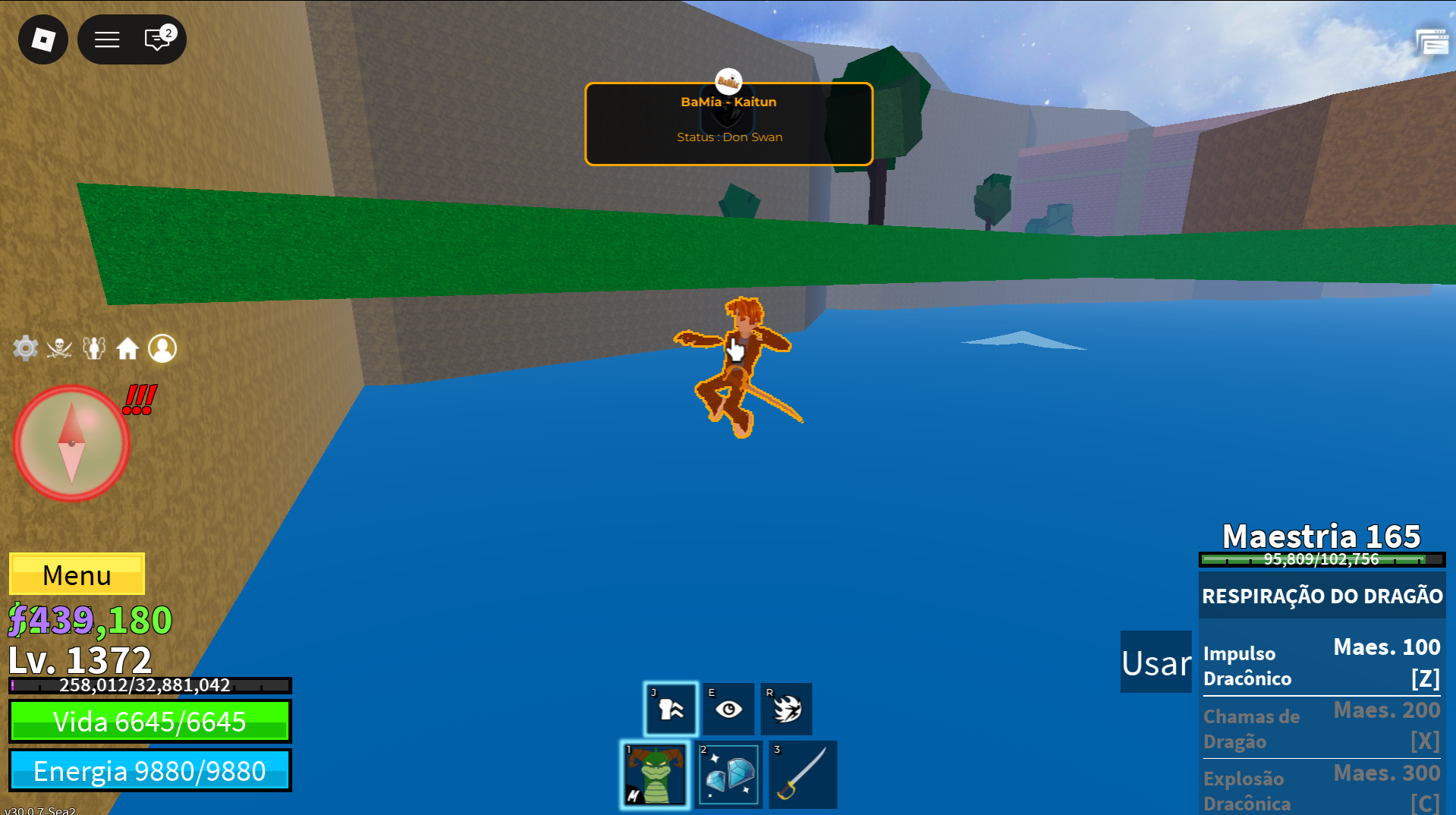
Task: Use the Impulso Dracônico skill
Action: 1321,665
